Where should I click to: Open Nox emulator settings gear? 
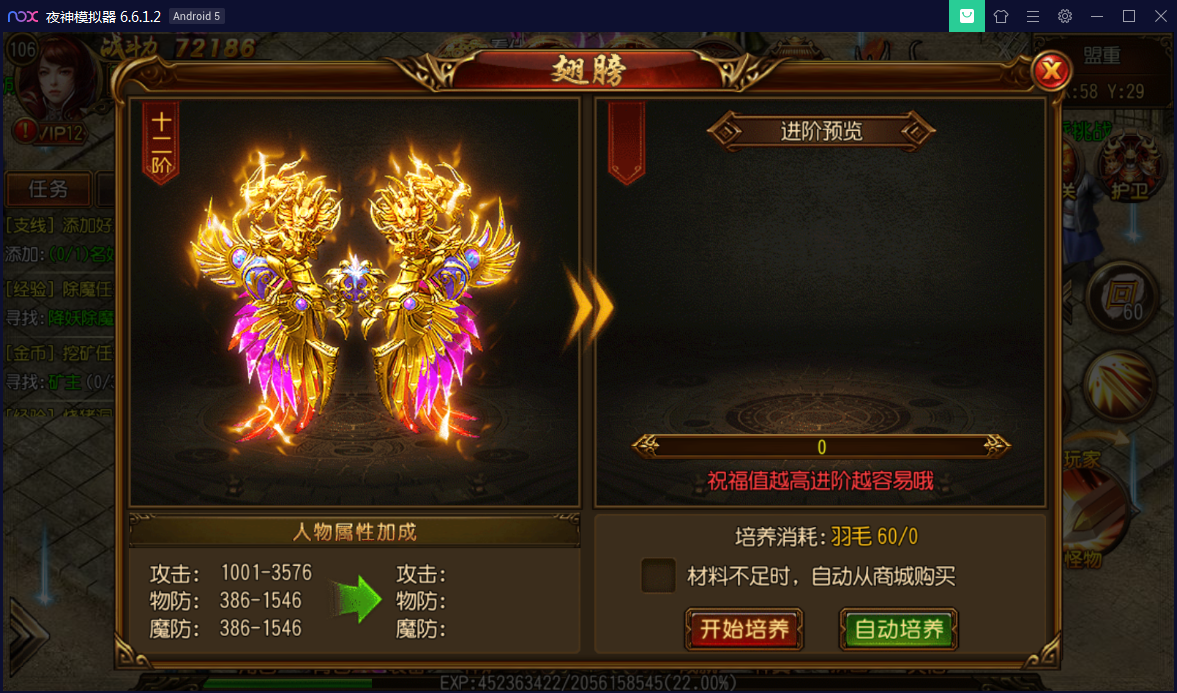coord(1065,16)
